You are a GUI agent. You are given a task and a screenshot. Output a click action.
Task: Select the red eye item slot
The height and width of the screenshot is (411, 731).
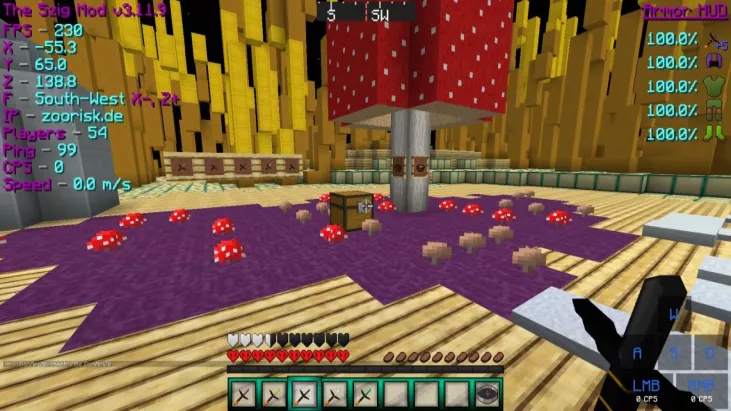[487, 395]
